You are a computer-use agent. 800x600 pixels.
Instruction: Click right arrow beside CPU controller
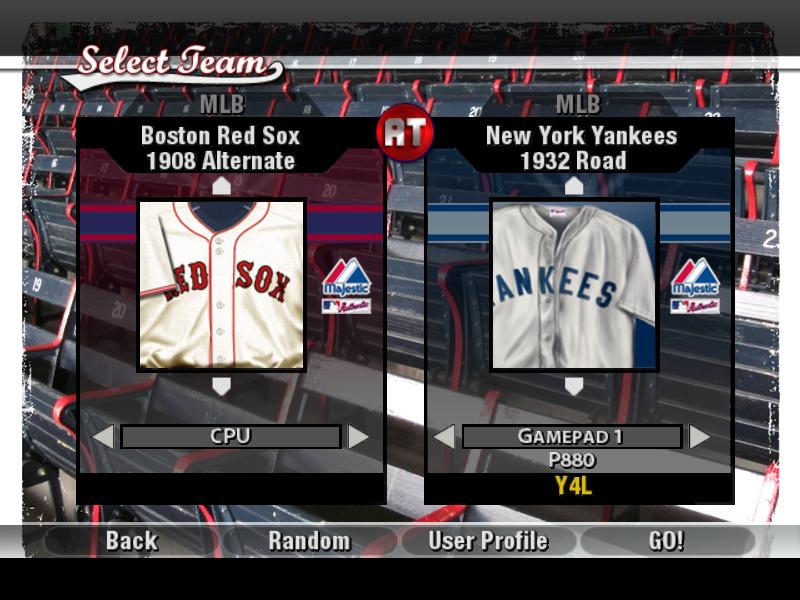pyautogui.click(x=358, y=437)
